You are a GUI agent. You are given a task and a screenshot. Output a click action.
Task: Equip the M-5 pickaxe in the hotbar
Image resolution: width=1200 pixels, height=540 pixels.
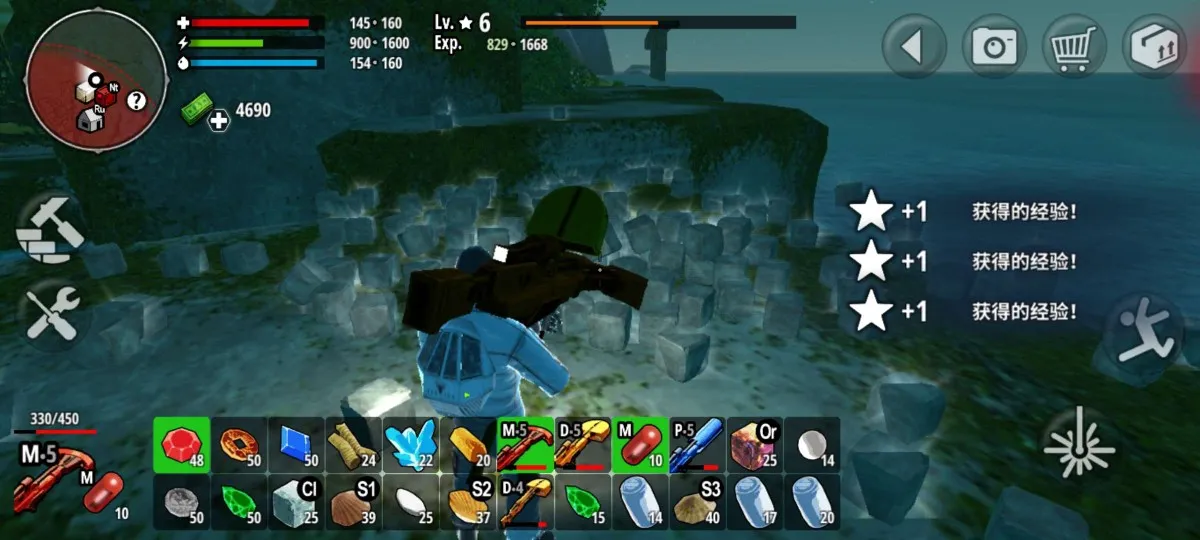point(525,444)
